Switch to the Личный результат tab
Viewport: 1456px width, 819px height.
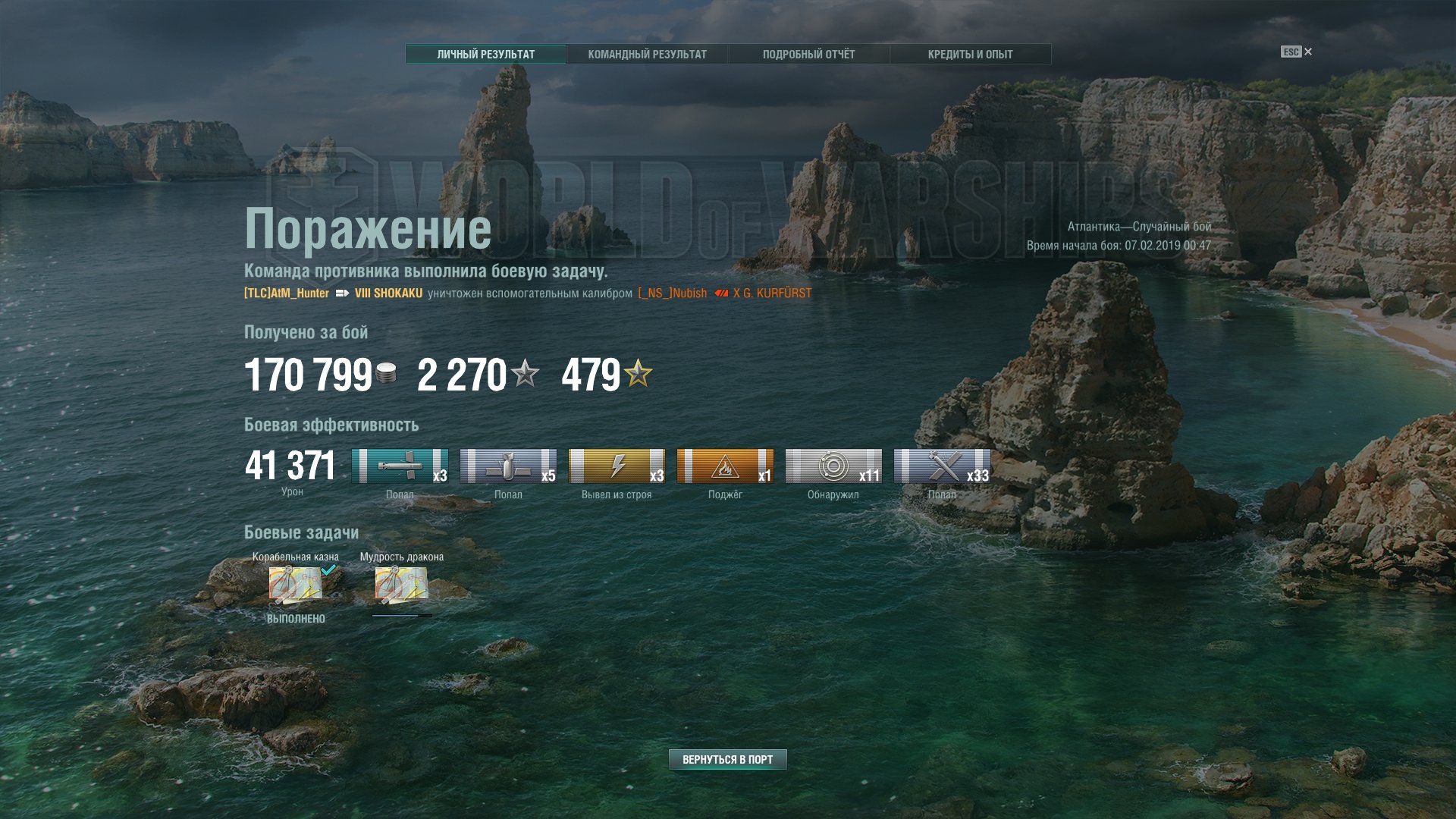point(485,55)
